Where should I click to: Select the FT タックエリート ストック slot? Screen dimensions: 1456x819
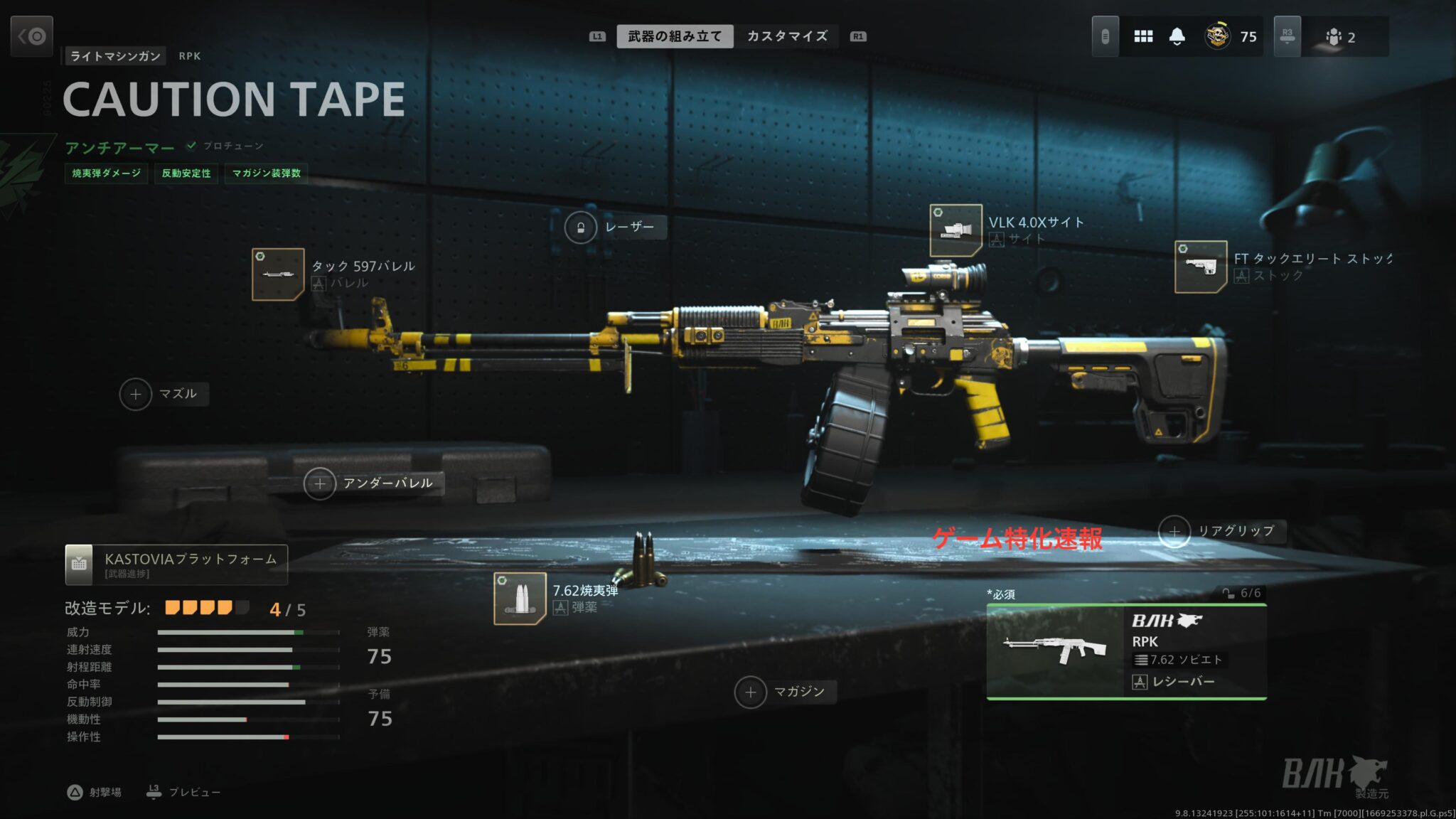coord(1200,267)
